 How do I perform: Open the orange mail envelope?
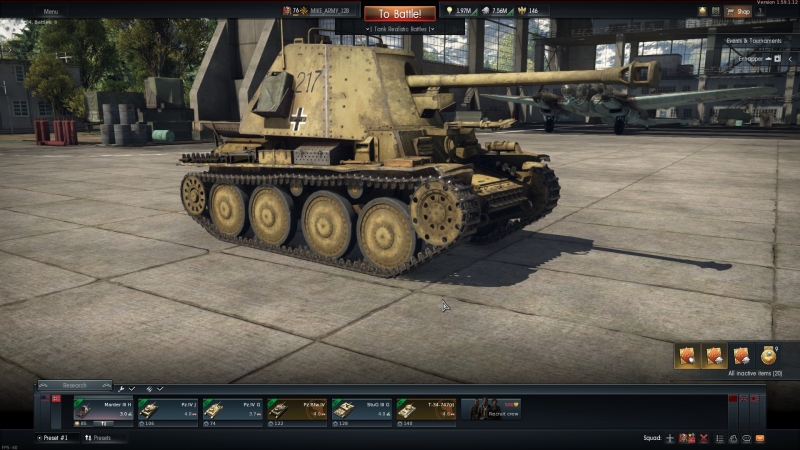[760, 438]
